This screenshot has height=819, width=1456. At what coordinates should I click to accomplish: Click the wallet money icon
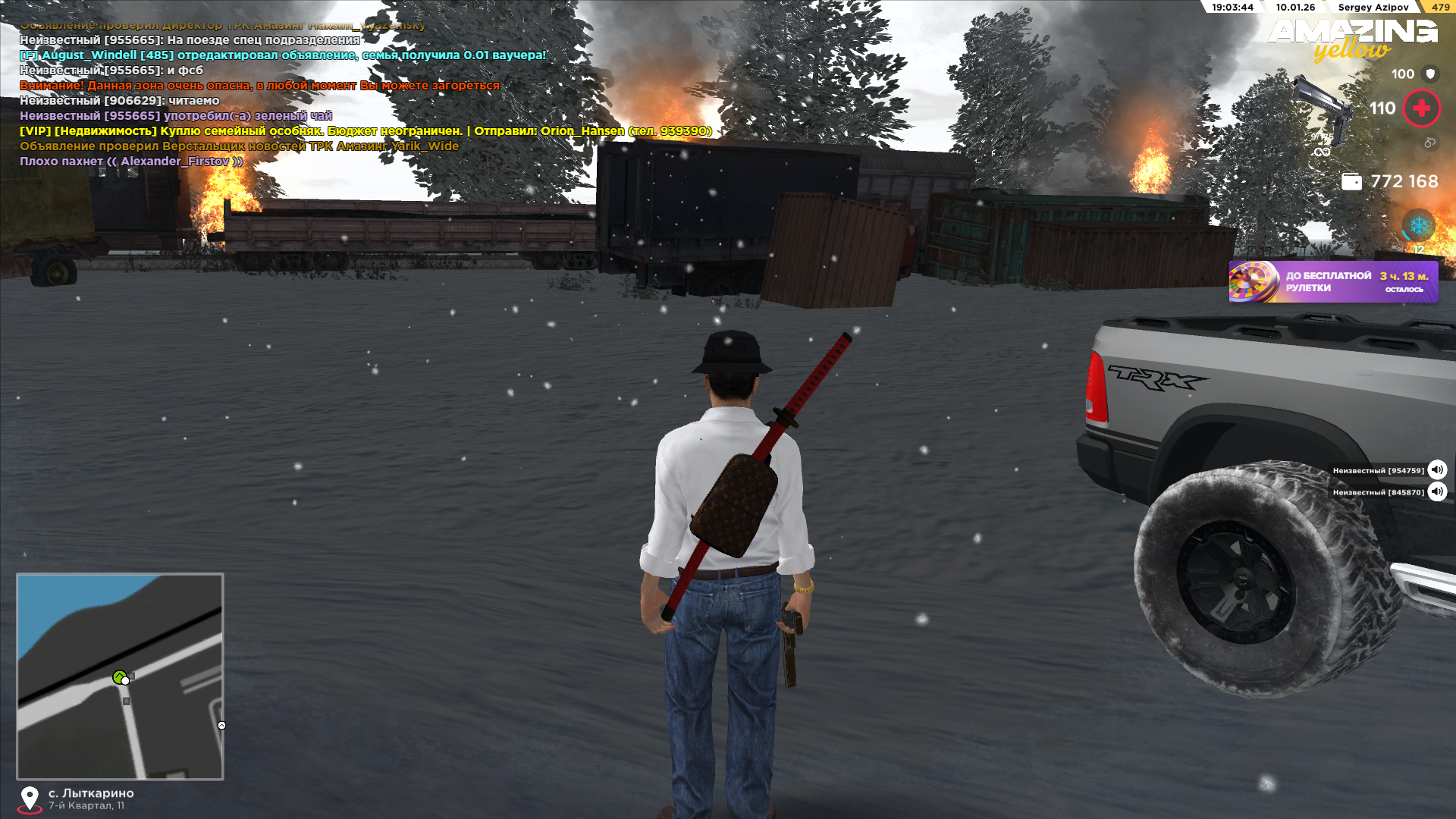[x=1351, y=182]
